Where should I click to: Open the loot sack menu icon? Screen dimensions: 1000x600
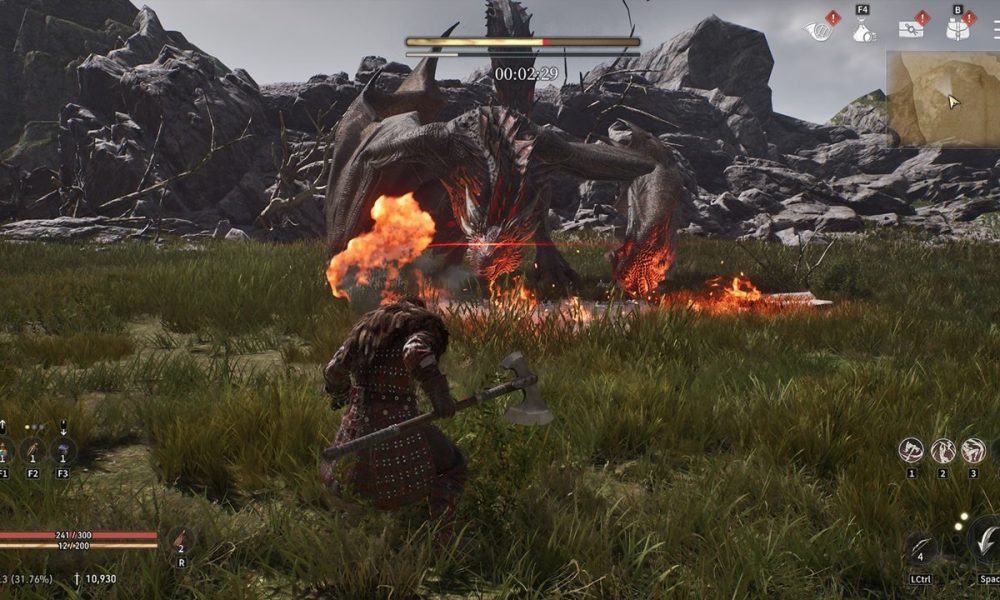tap(862, 31)
